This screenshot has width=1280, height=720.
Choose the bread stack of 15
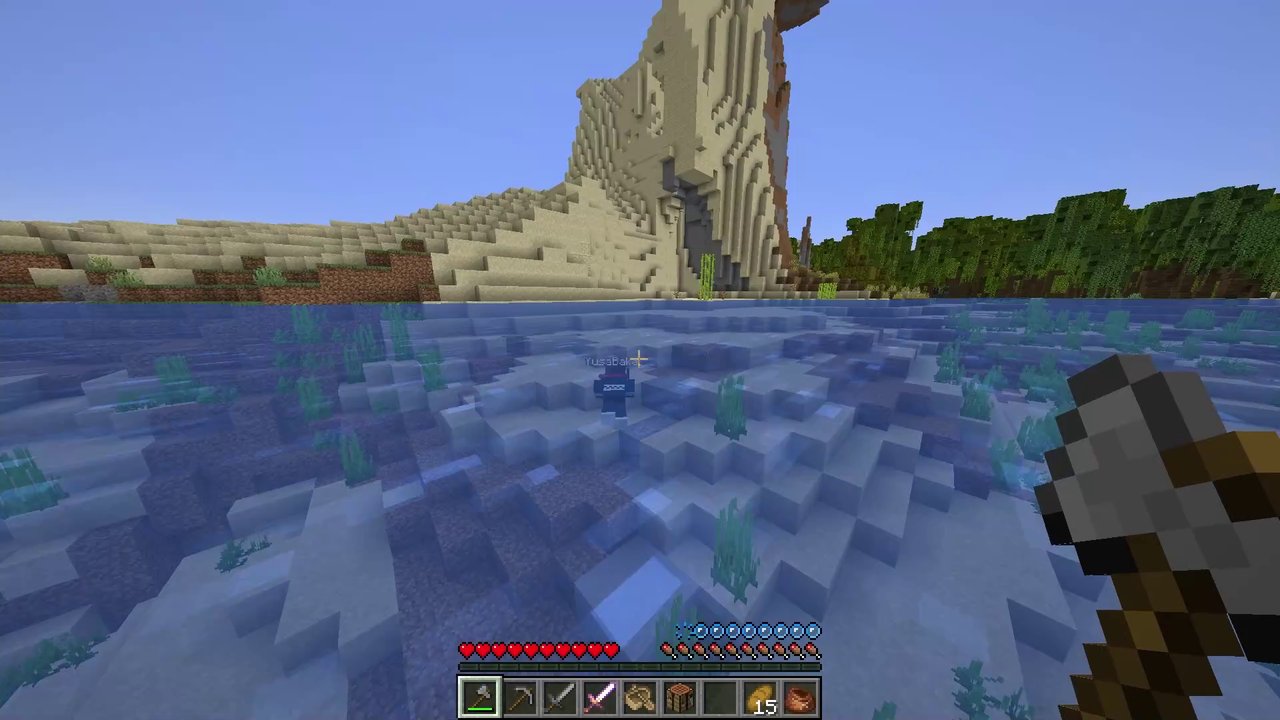click(x=760, y=697)
